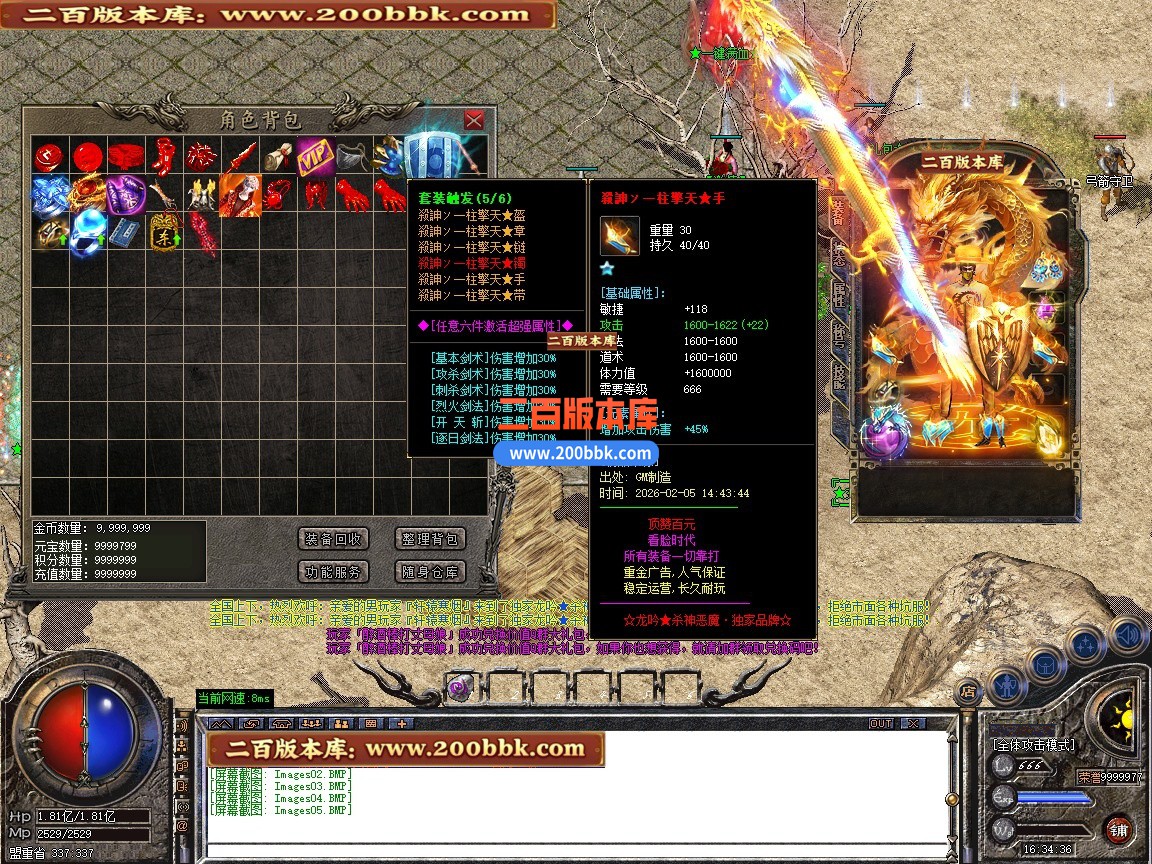The width and height of the screenshot is (1152, 864).
Task: Select the purple VIP card item
Action: tap(314, 156)
